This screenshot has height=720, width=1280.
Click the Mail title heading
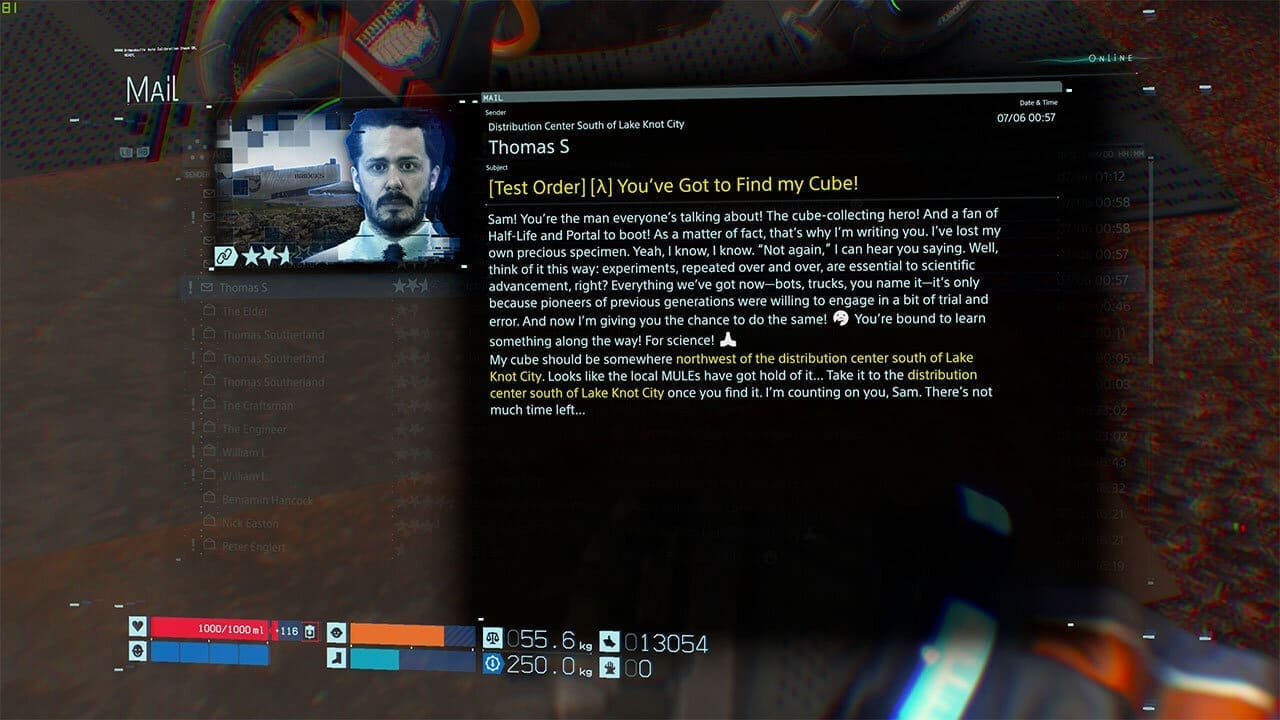151,89
